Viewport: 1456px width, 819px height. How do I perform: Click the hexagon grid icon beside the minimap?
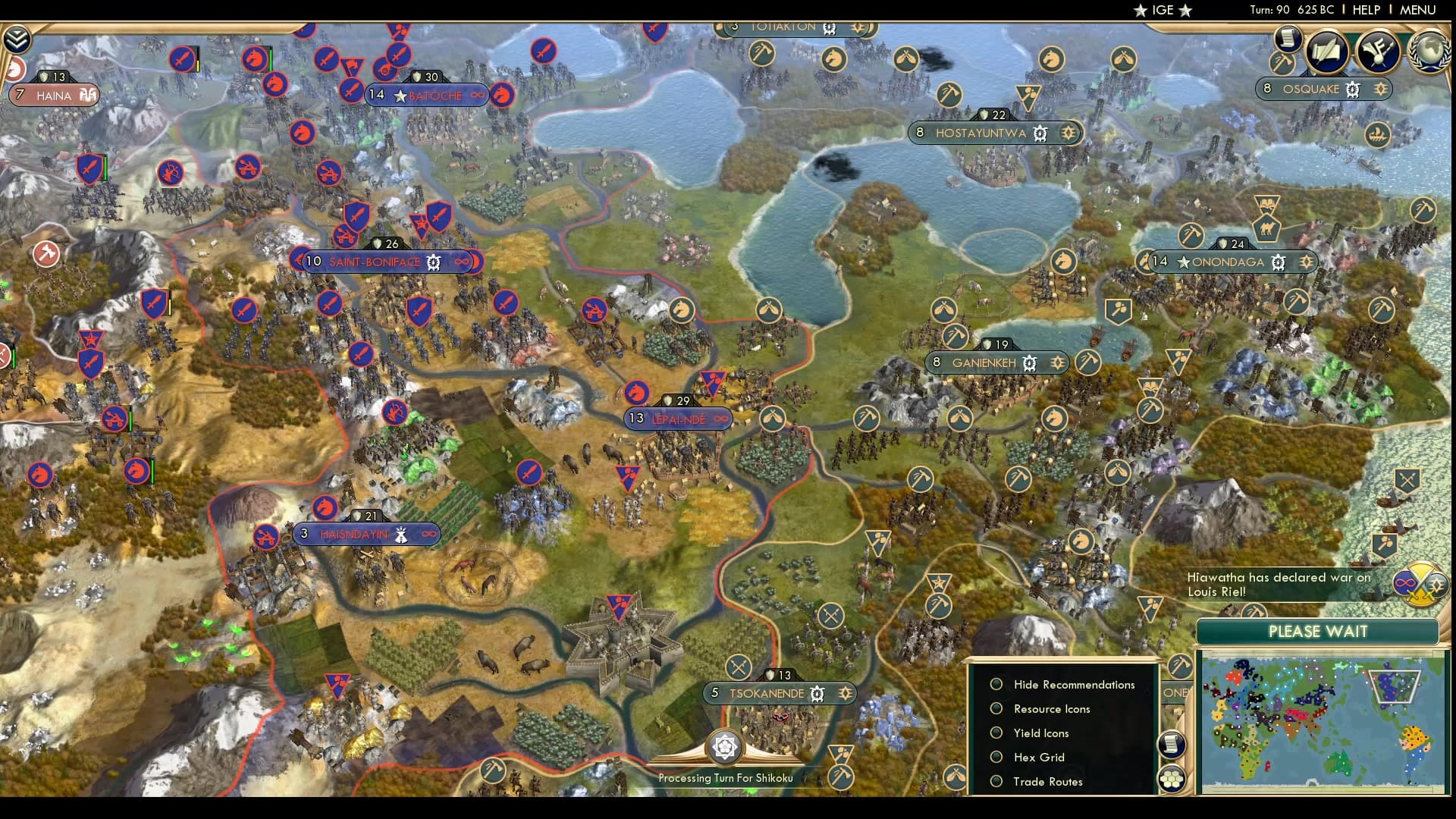pos(1172,779)
